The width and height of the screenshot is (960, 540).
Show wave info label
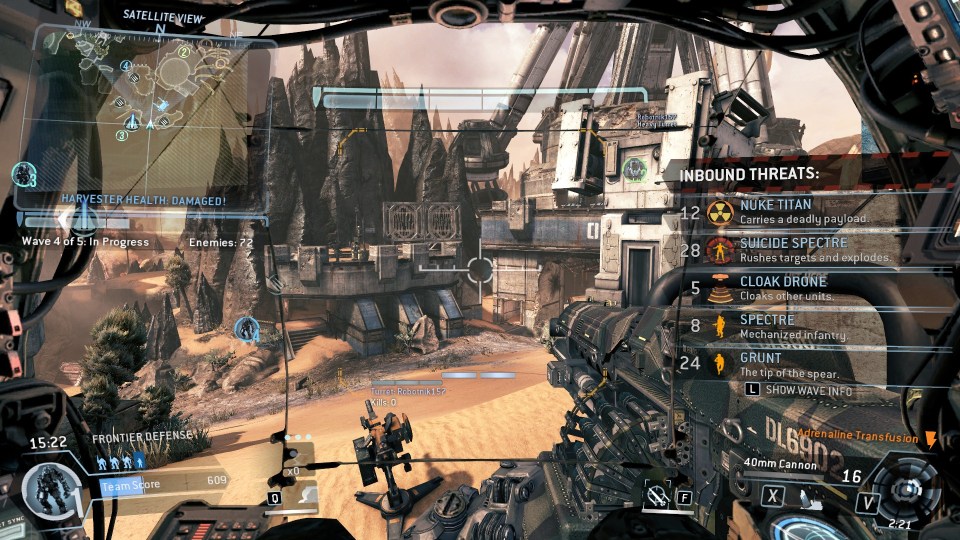point(808,390)
